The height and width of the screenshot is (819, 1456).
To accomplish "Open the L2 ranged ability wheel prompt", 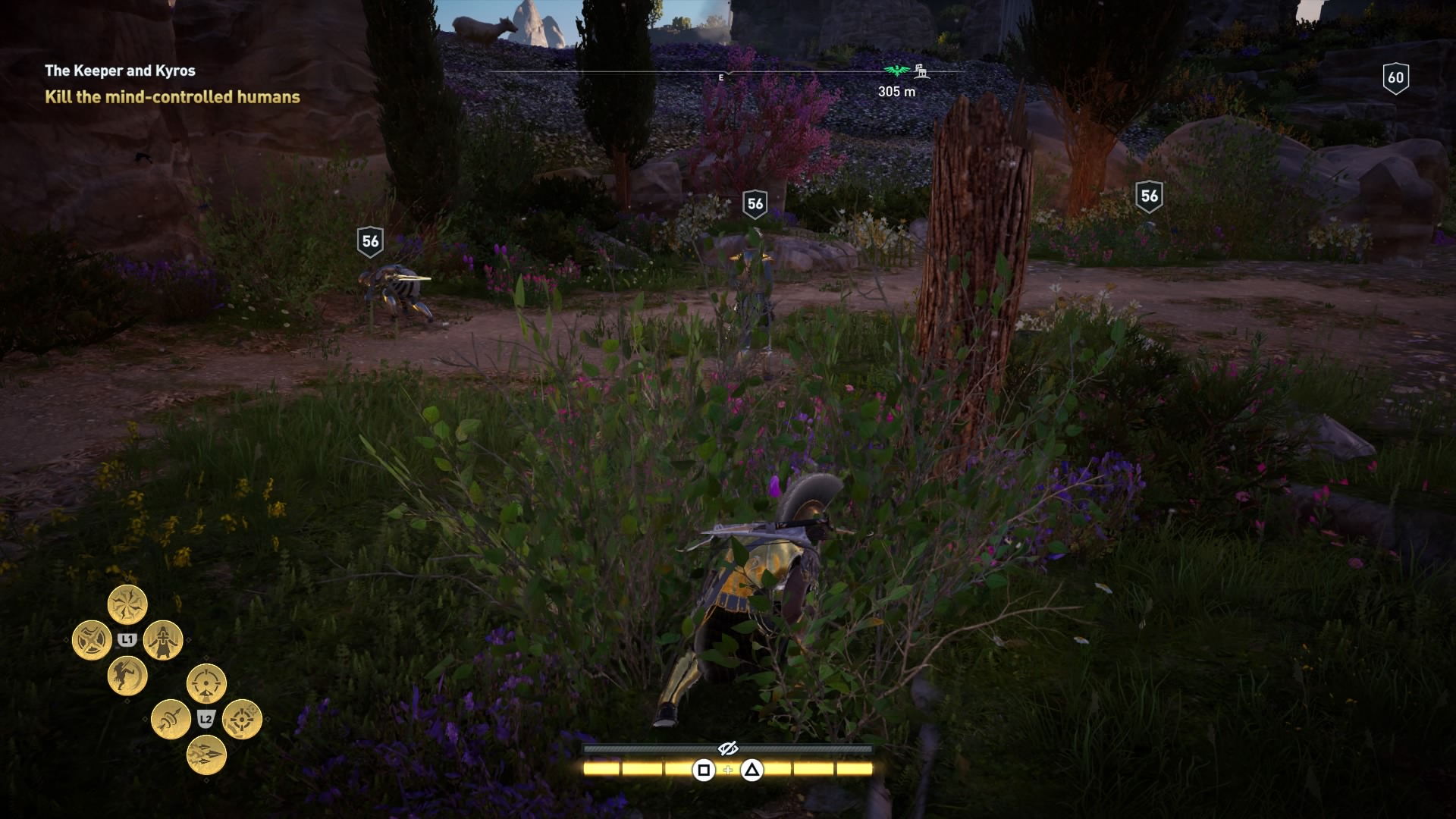I will click(206, 717).
